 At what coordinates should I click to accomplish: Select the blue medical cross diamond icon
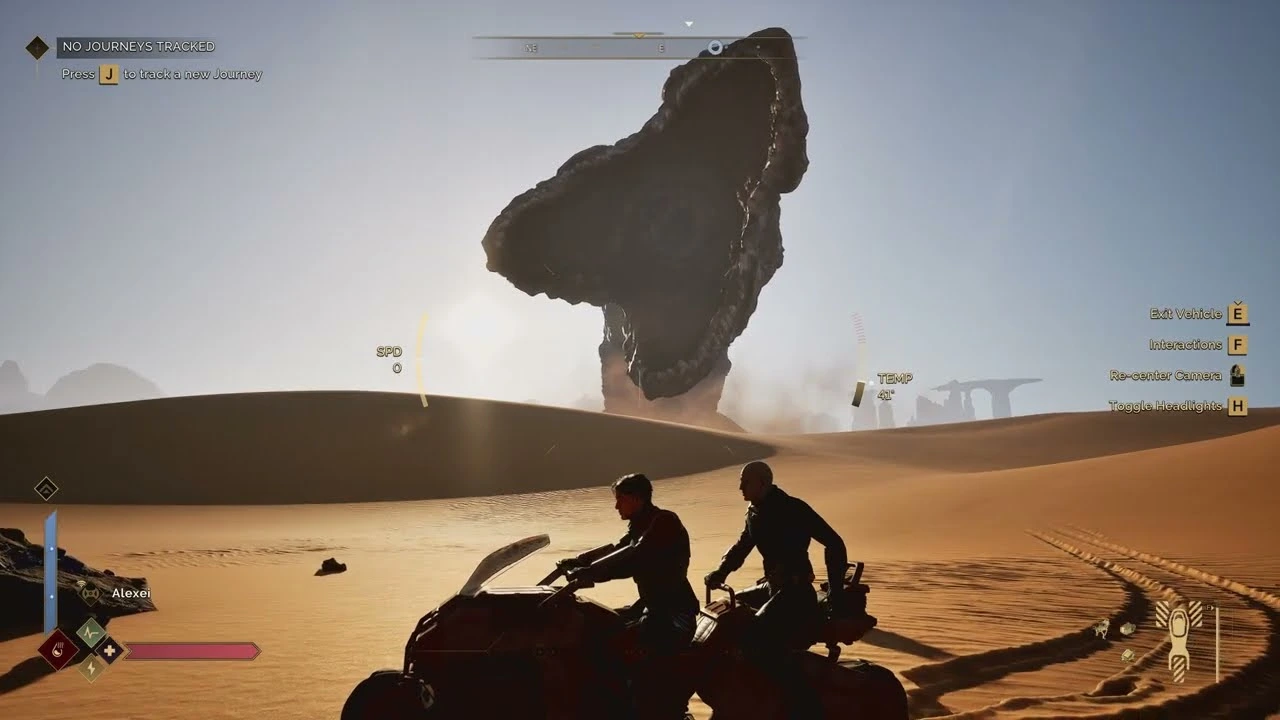point(110,650)
